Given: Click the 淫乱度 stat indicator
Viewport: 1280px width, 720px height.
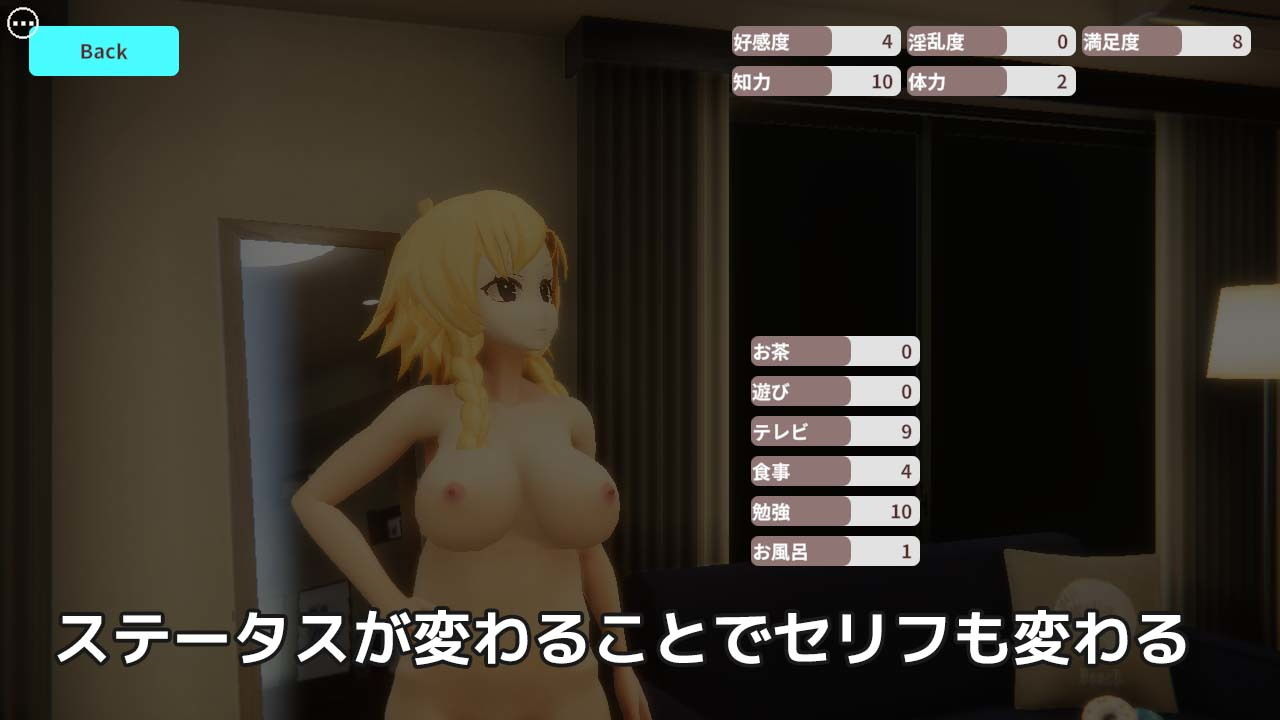Looking at the screenshot, I should point(988,42).
